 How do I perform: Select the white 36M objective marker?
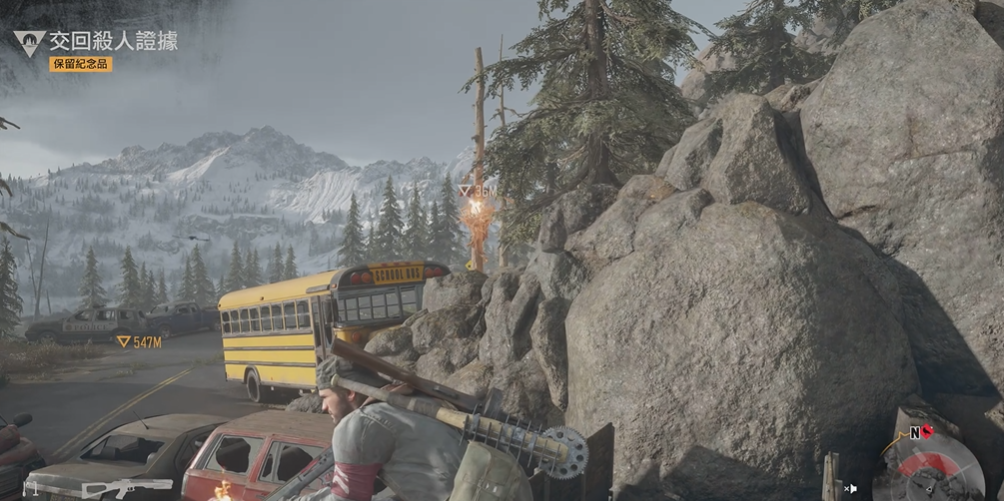click(x=478, y=190)
